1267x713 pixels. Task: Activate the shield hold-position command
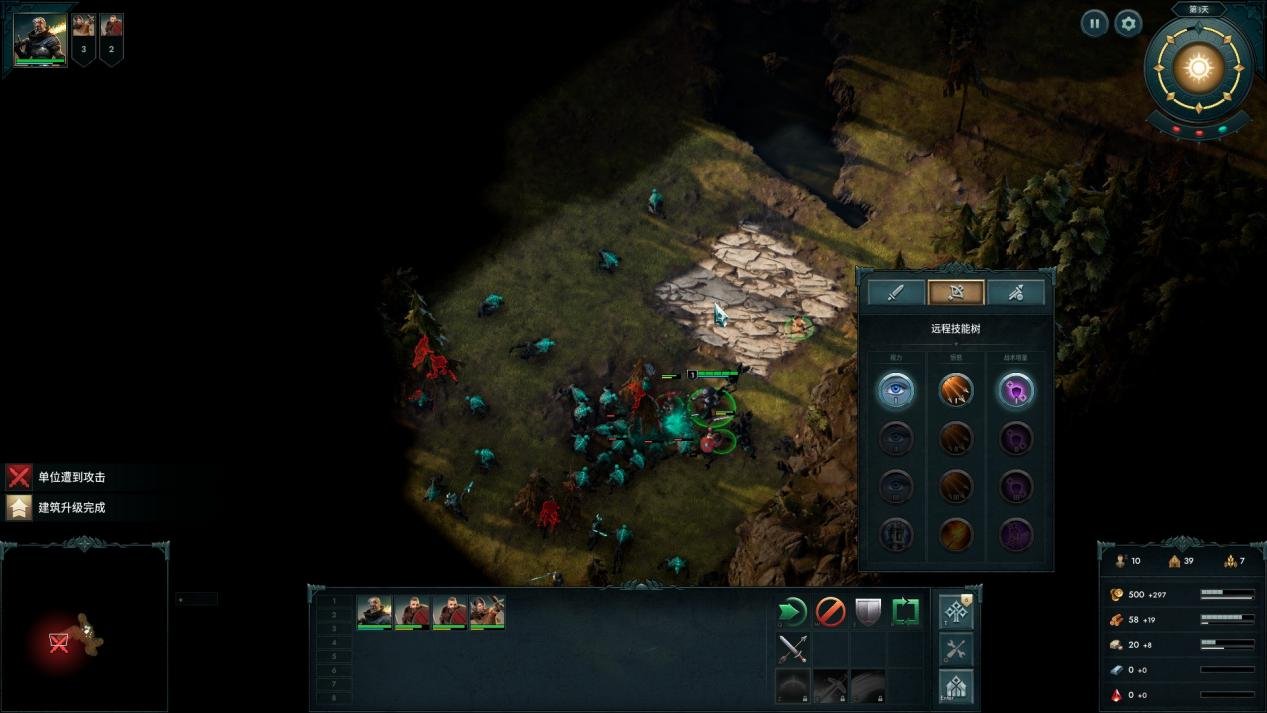(868, 611)
